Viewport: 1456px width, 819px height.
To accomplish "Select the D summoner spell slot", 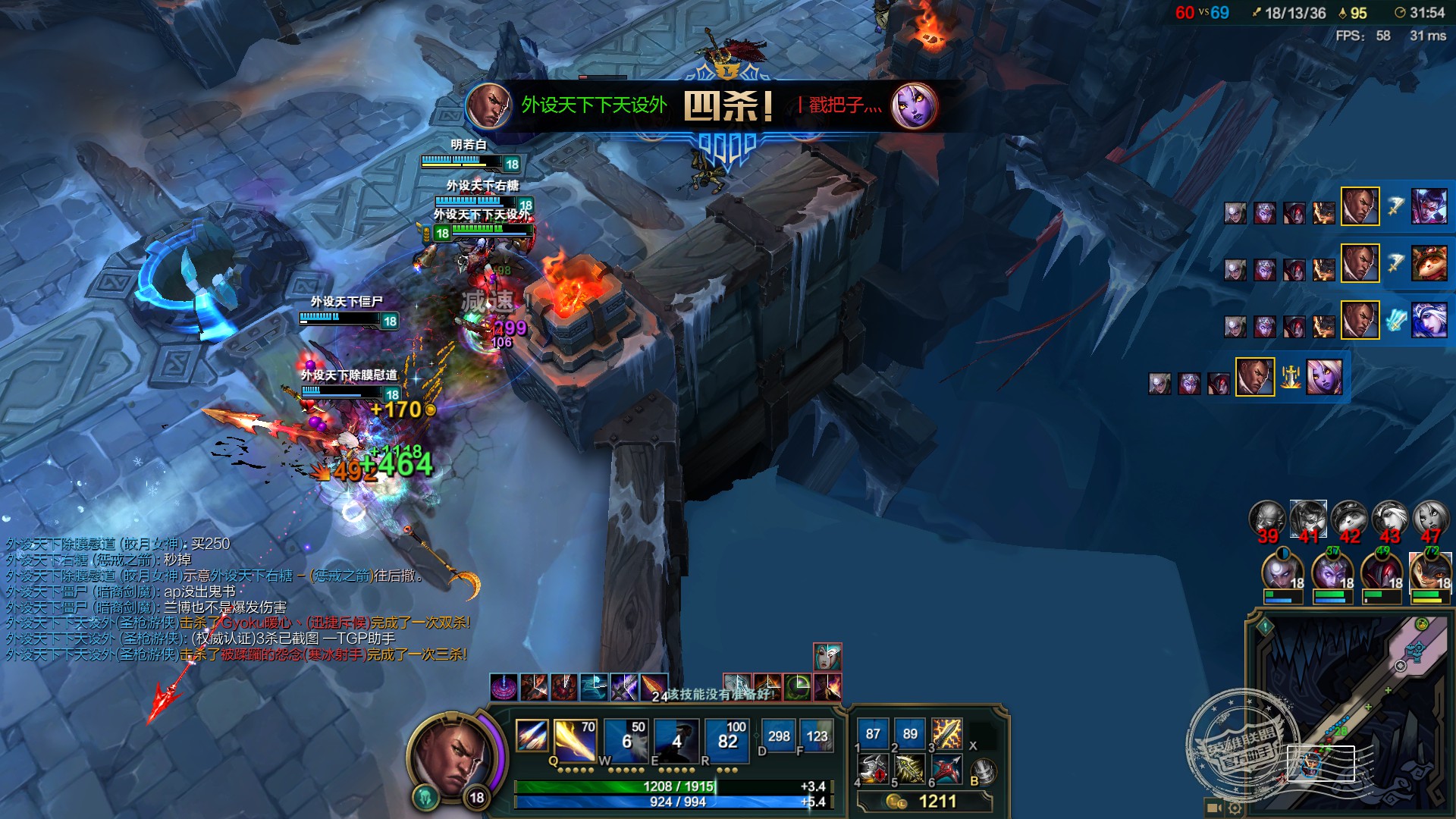I will point(778,736).
